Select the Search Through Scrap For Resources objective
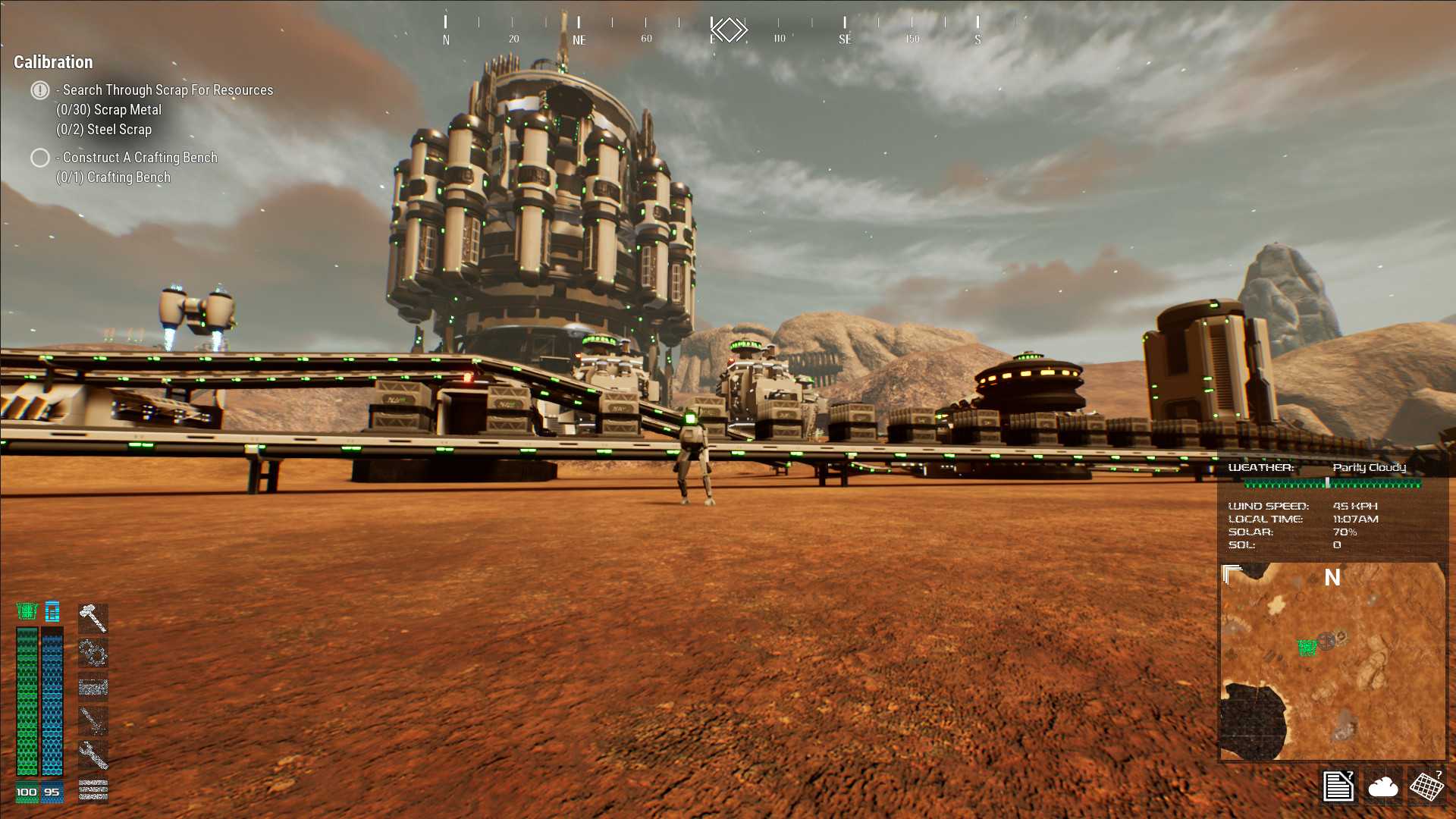The height and width of the screenshot is (819, 1456). pyautogui.click(x=167, y=90)
